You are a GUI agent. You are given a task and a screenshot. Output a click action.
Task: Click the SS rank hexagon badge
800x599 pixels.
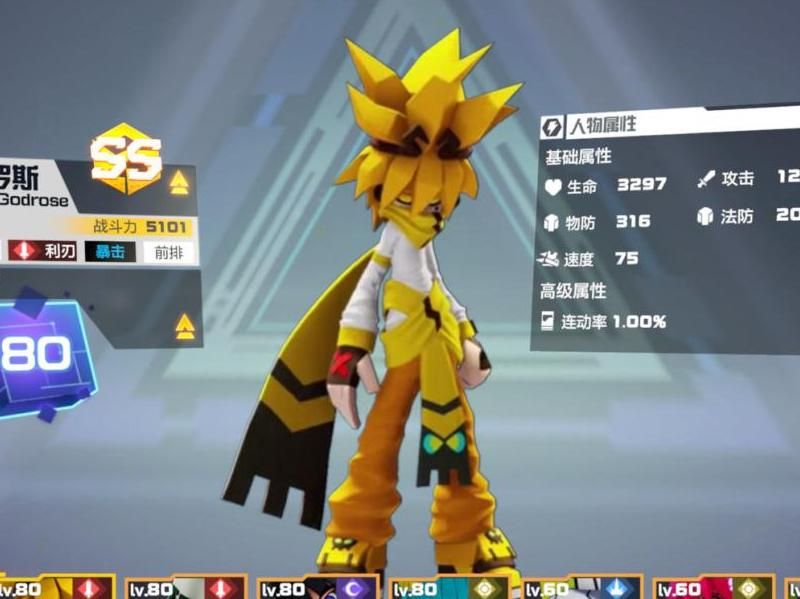[126, 157]
